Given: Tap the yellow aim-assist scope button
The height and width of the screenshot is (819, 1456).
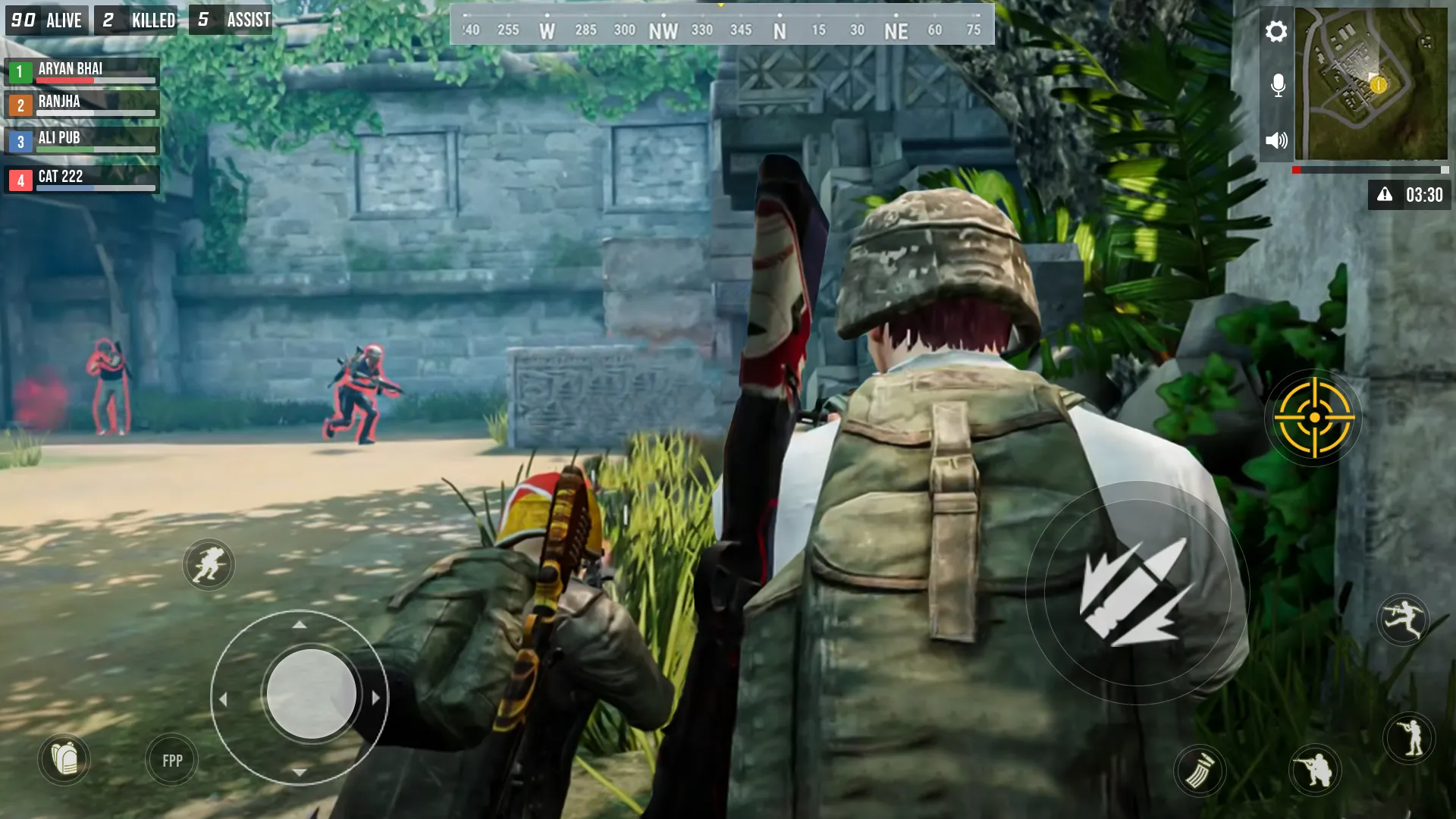Looking at the screenshot, I should [x=1314, y=418].
